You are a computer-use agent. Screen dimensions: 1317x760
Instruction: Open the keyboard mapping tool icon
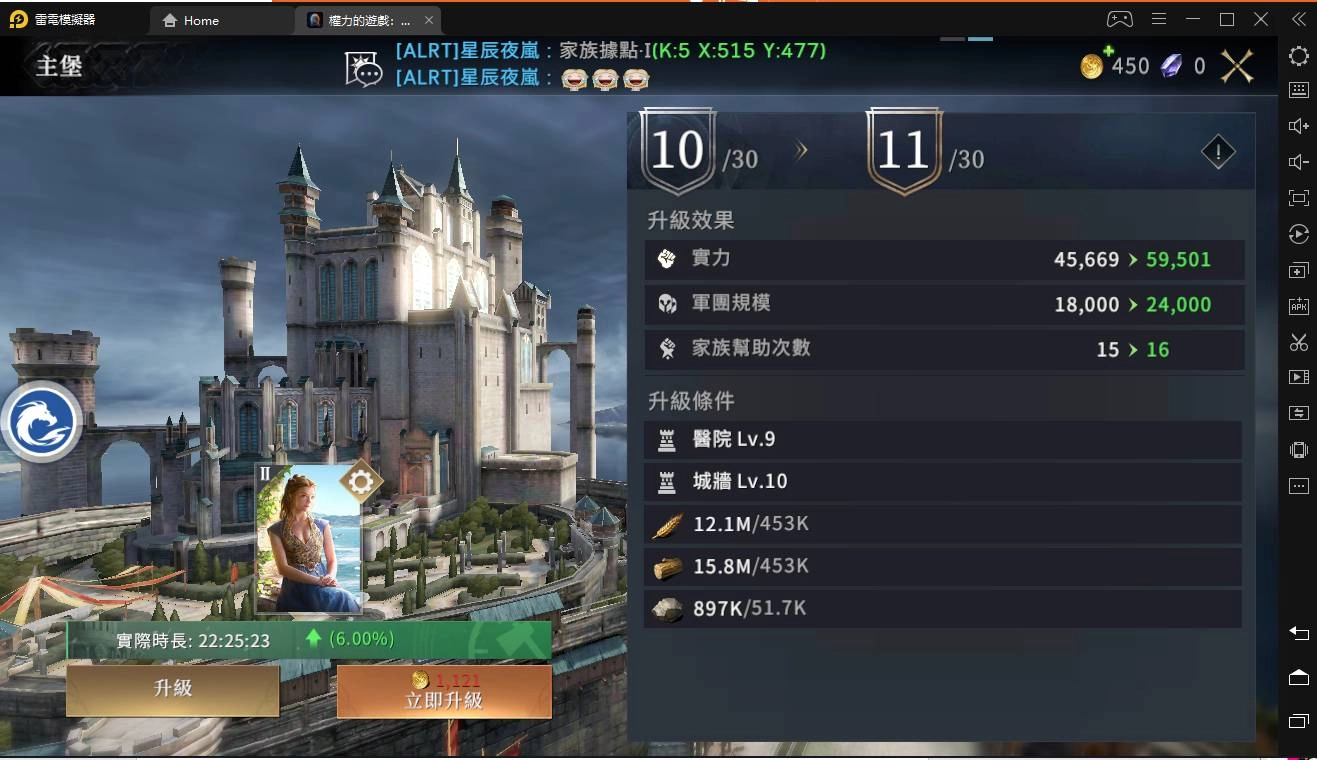pyautogui.click(x=1297, y=90)
